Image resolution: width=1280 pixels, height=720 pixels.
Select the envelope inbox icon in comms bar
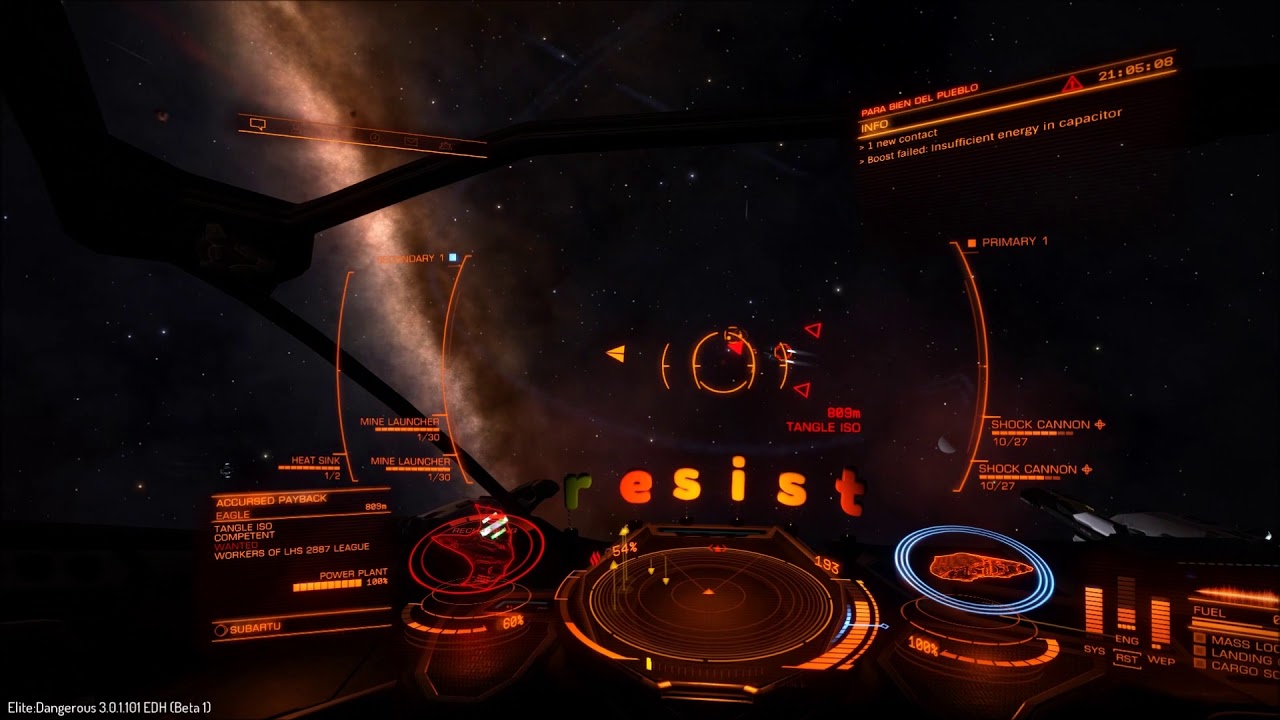pyautogui.click(x=410, y=141)
